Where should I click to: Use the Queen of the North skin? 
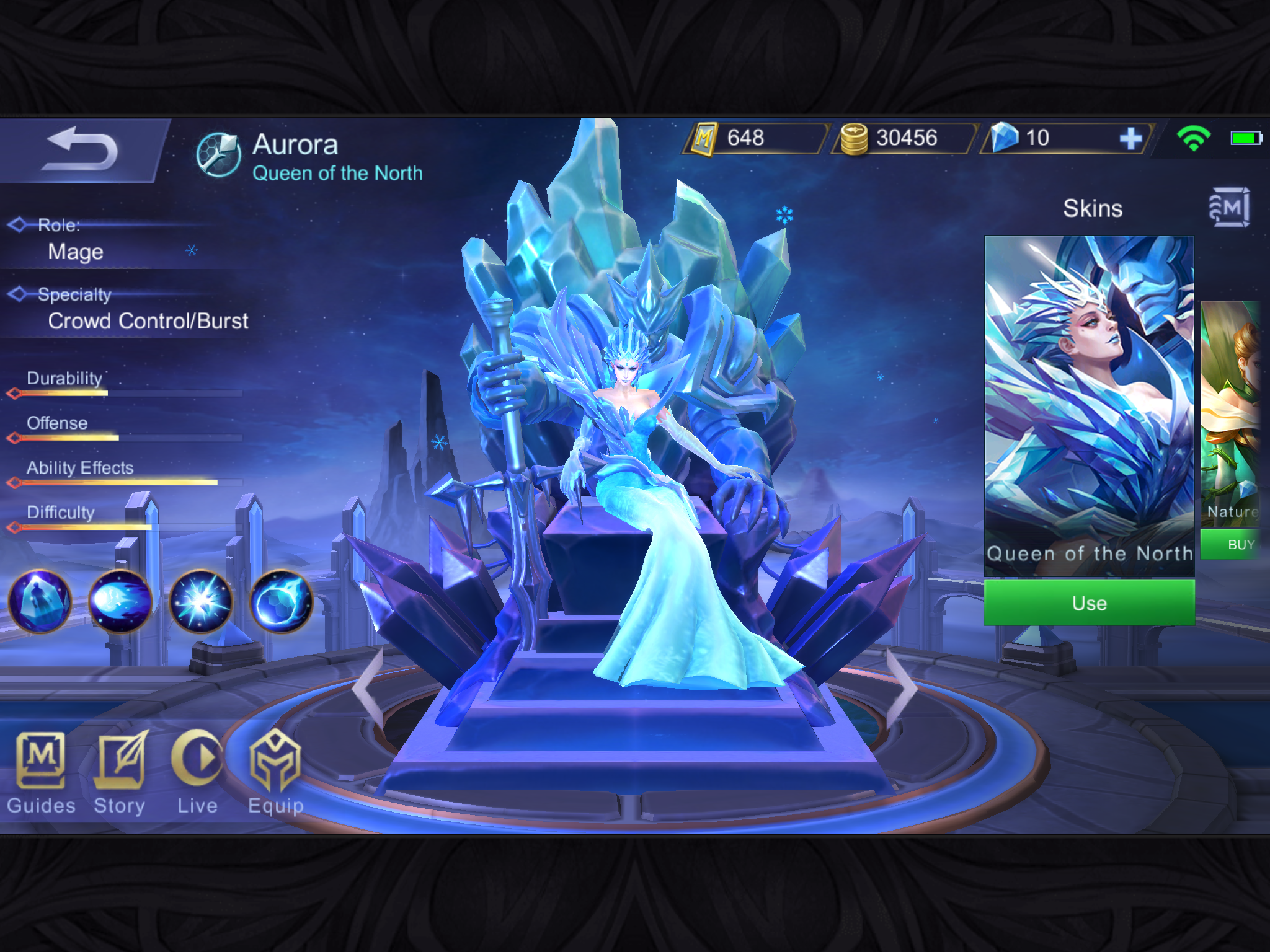[1089, 602]
